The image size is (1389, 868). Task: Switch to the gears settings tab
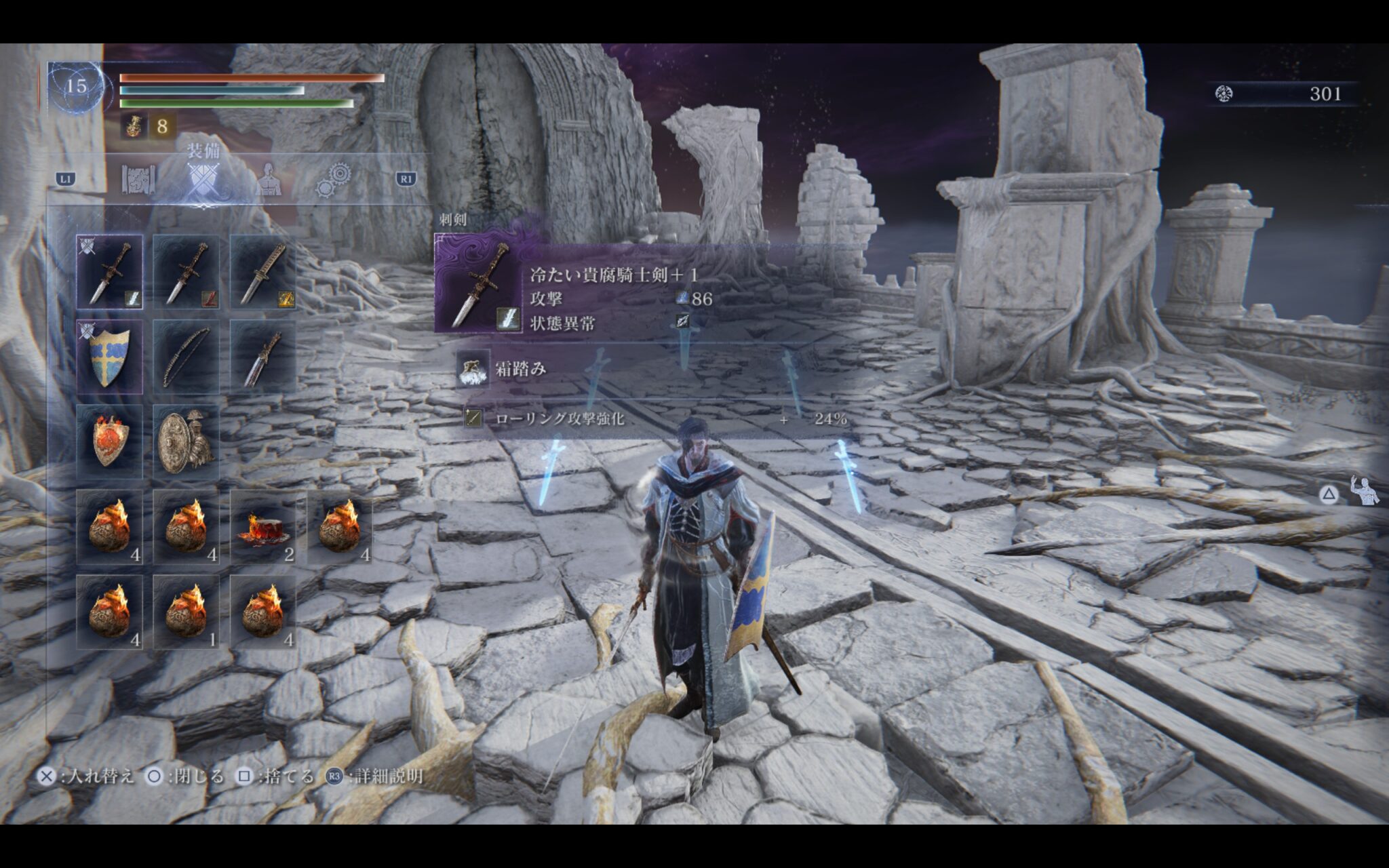tap(333, 180)
